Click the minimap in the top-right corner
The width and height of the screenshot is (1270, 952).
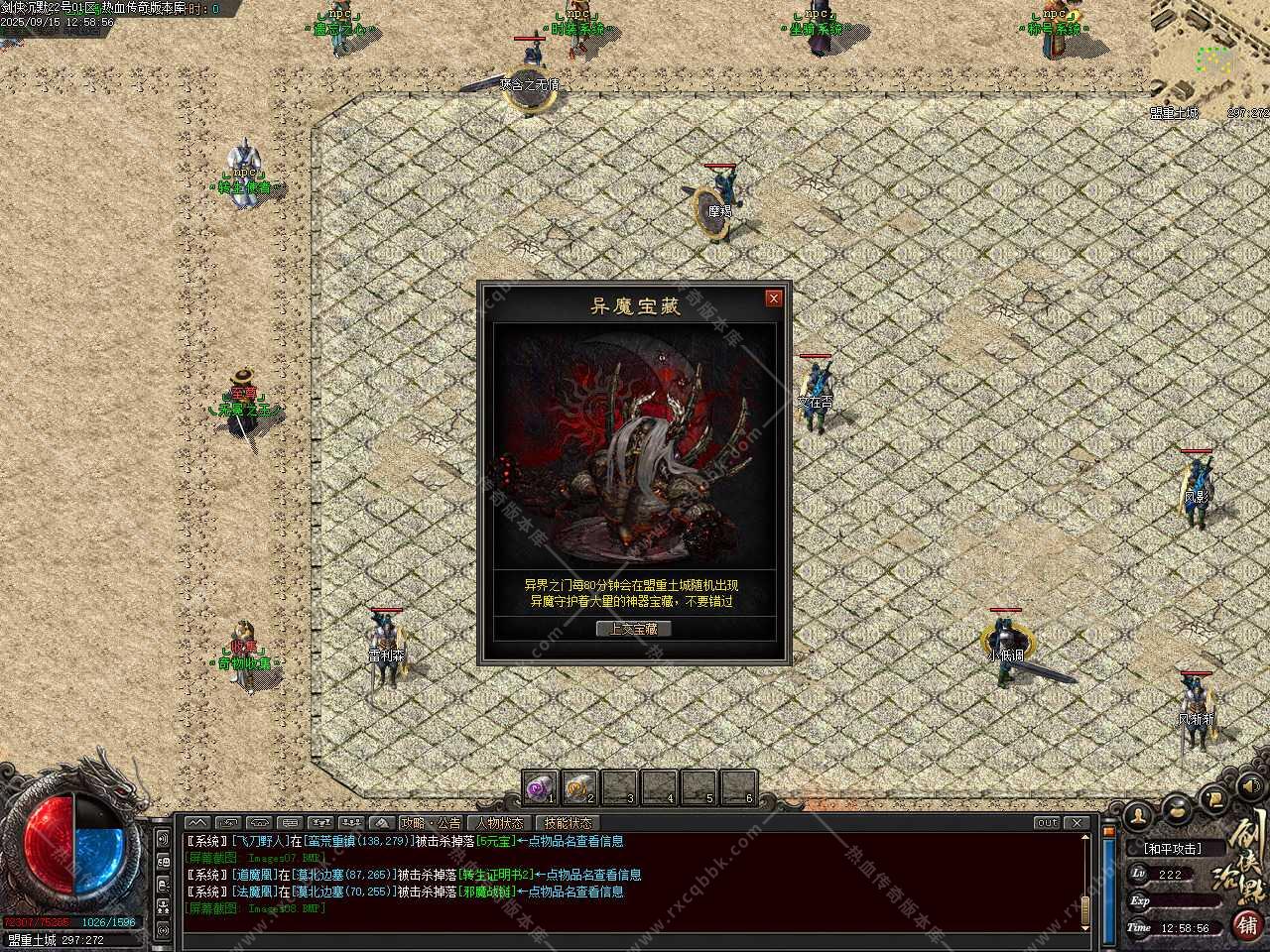(1210, 55)
